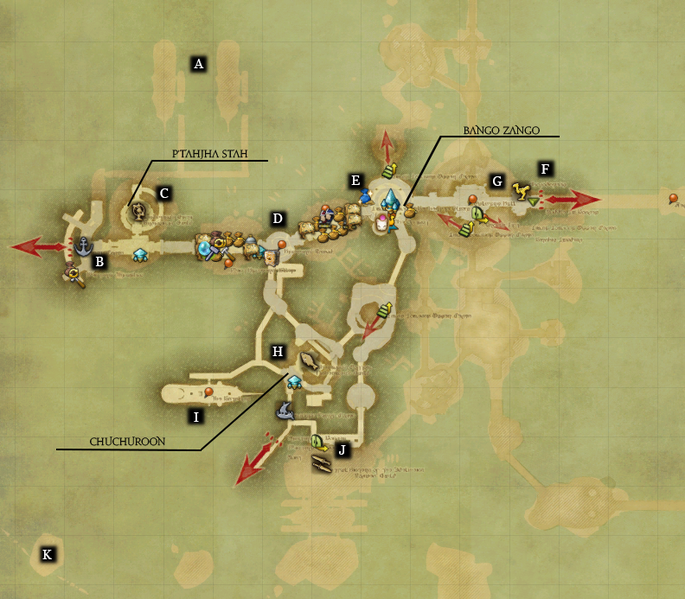685x599 pixels.
Task: Choose the marker labeled J
Action: tap(343, 450)
